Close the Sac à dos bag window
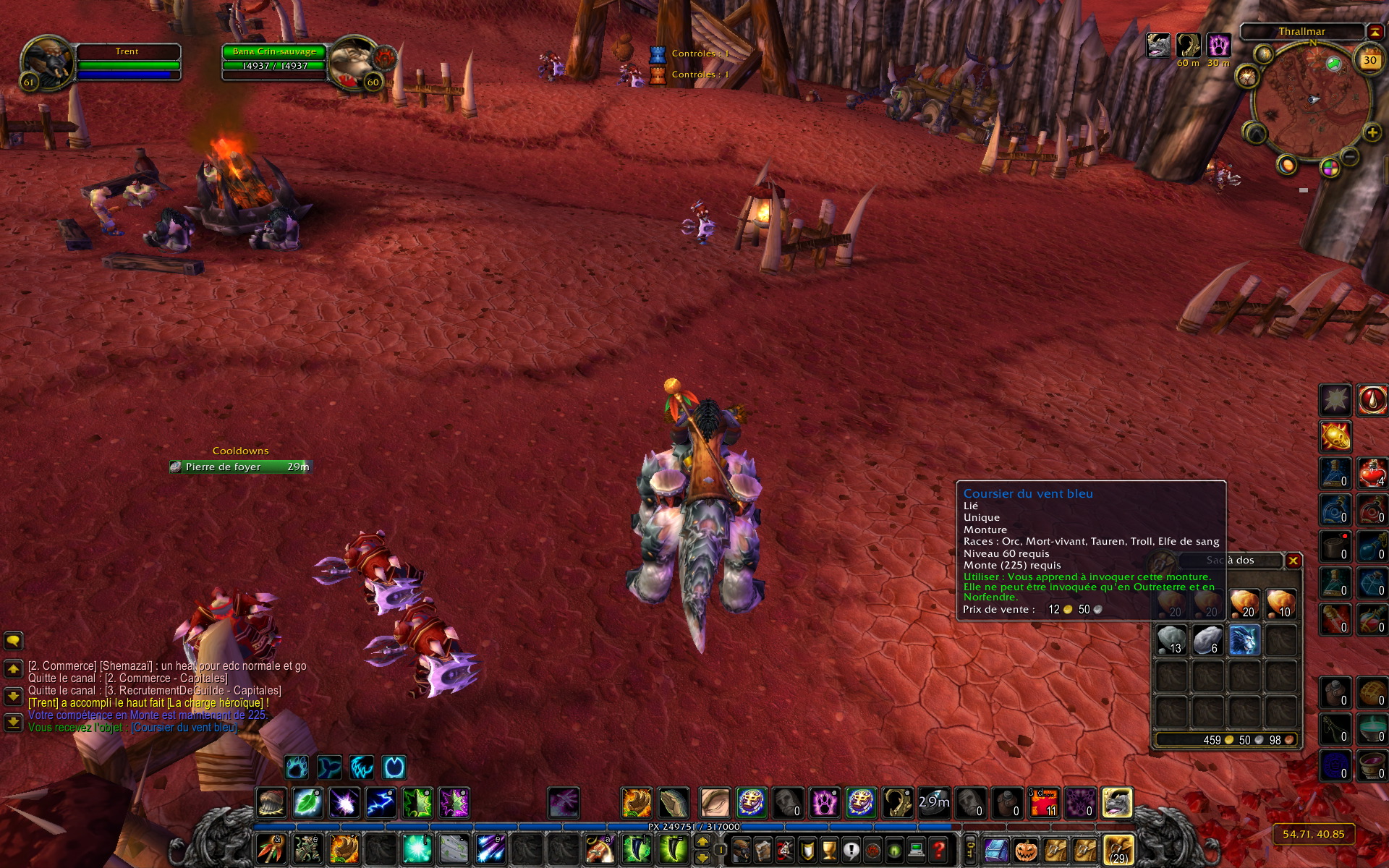This screenshot has width=1389, height=868. pyautogui.click(x=1293, y=561)
